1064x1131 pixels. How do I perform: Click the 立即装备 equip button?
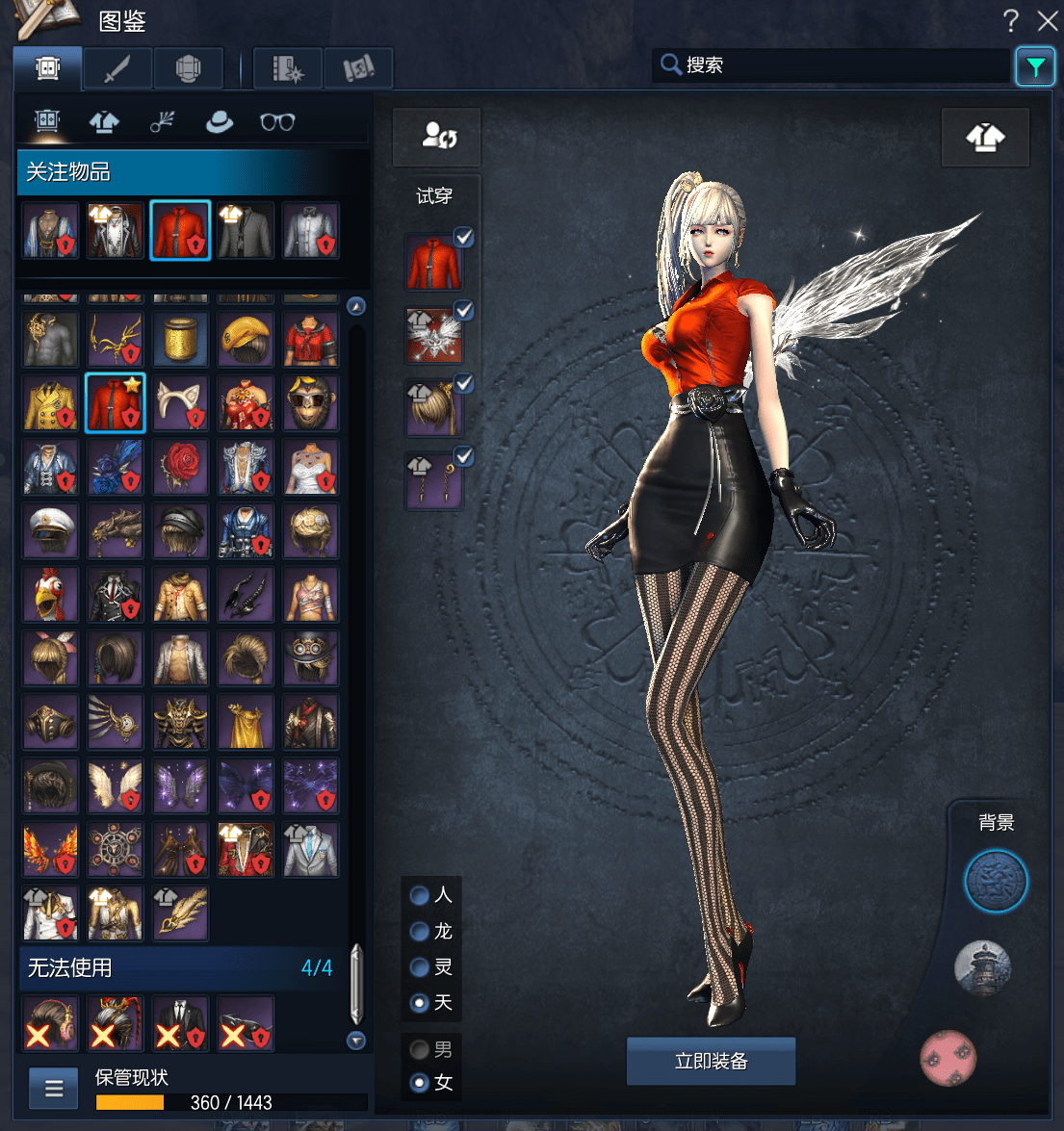(711, 1061)
